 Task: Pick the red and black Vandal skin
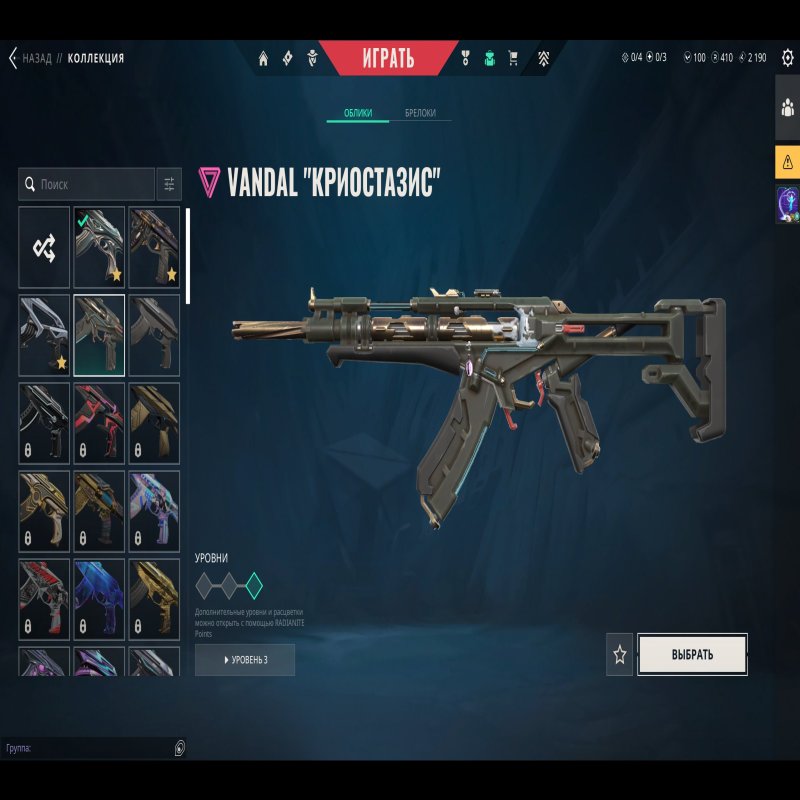point(99,423)
